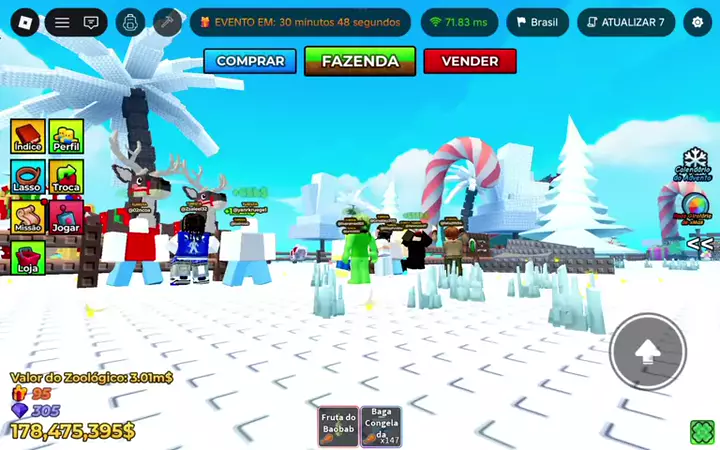
Task: Open the Índice book menu
Action: 28,137
